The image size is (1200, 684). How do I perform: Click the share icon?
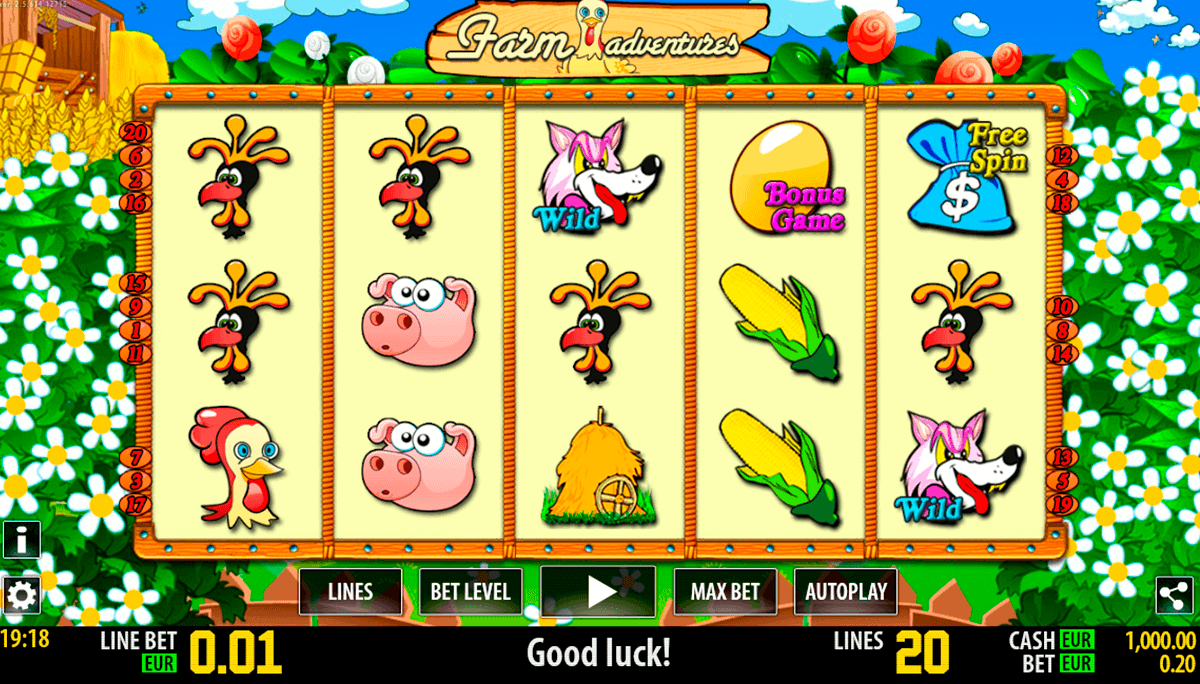(x=1177, y=596)
